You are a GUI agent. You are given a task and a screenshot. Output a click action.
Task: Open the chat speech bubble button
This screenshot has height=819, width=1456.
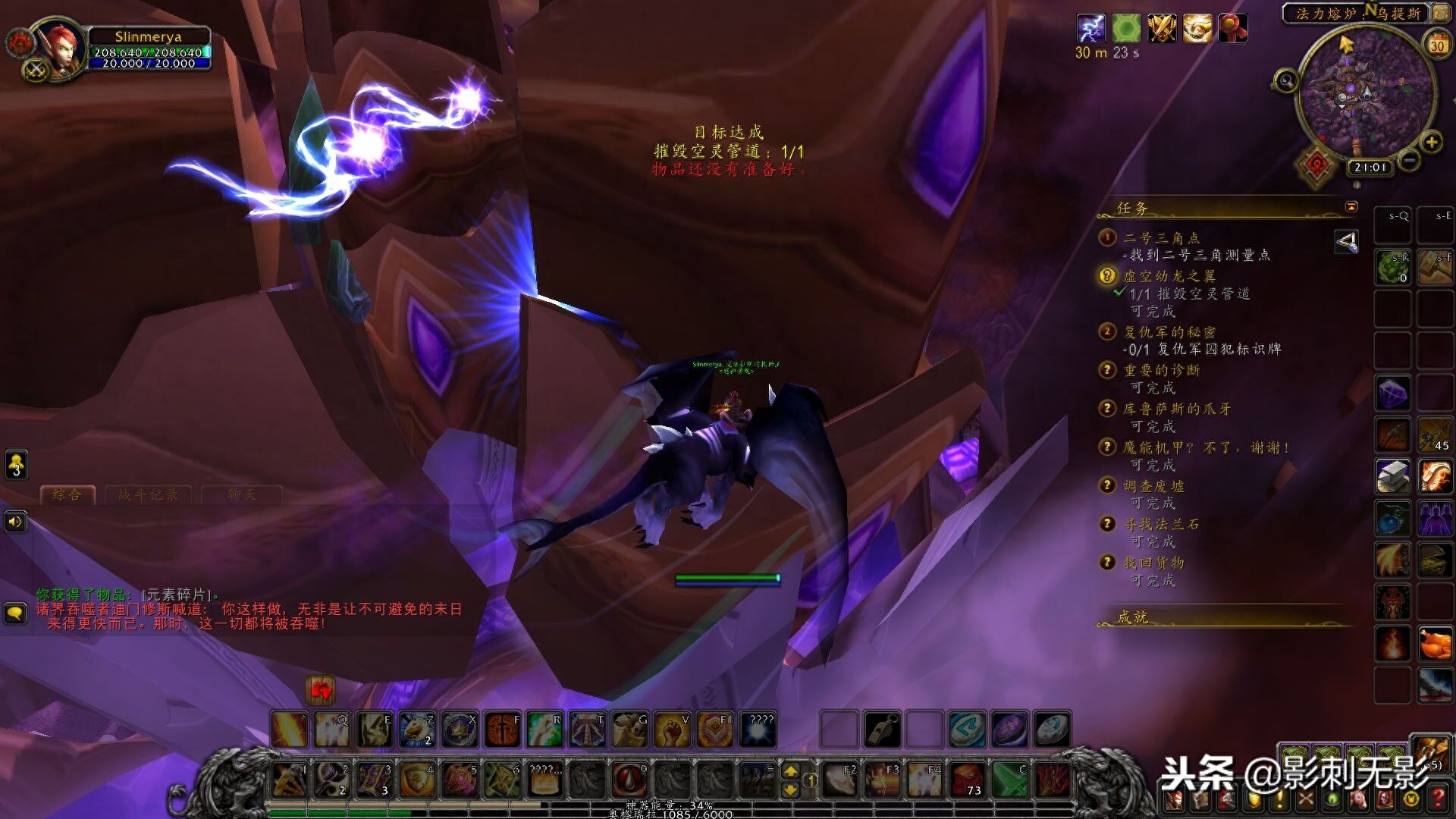tap(16, 613)
